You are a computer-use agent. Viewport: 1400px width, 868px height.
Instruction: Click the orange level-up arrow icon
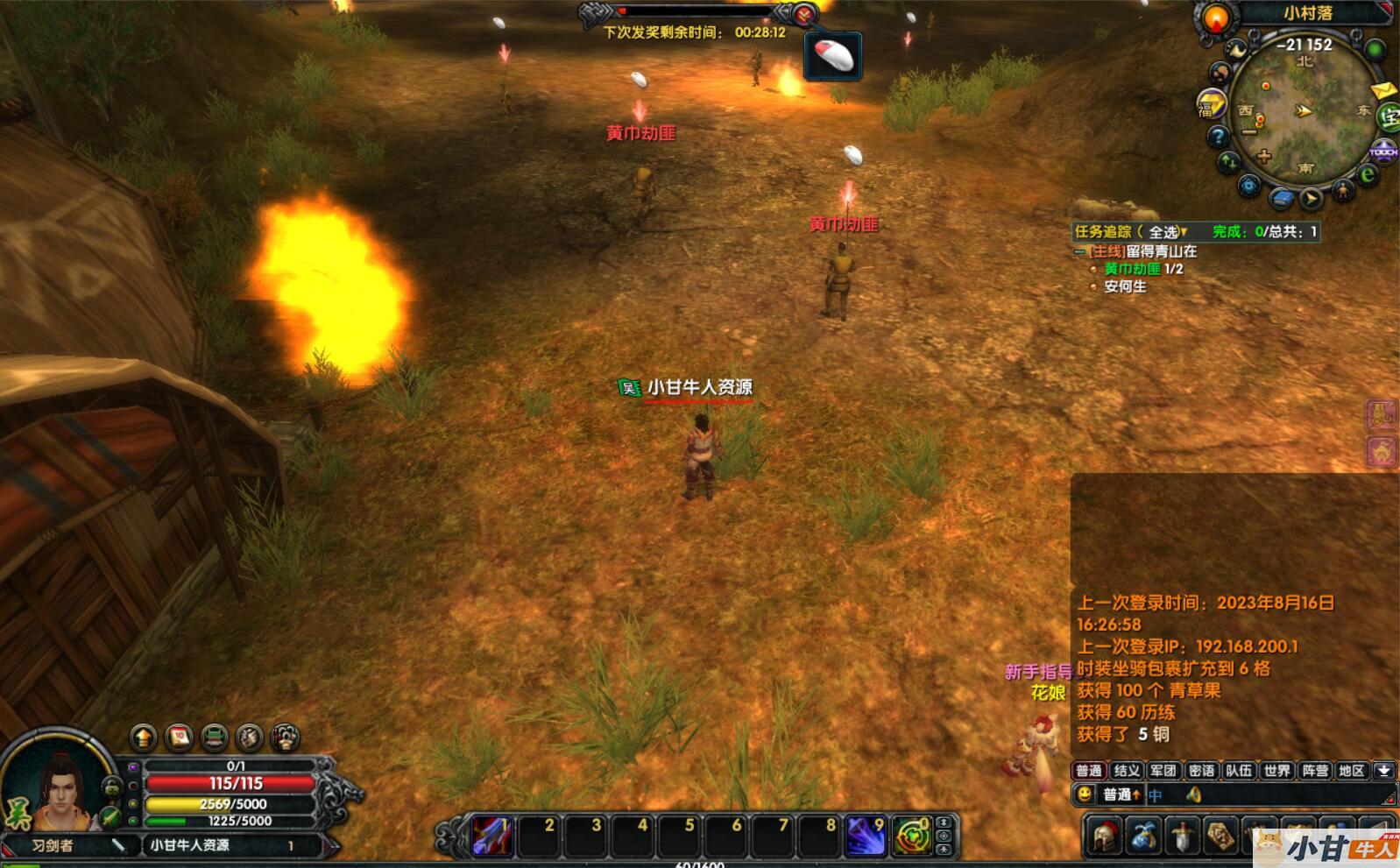[x=144, y=737]
